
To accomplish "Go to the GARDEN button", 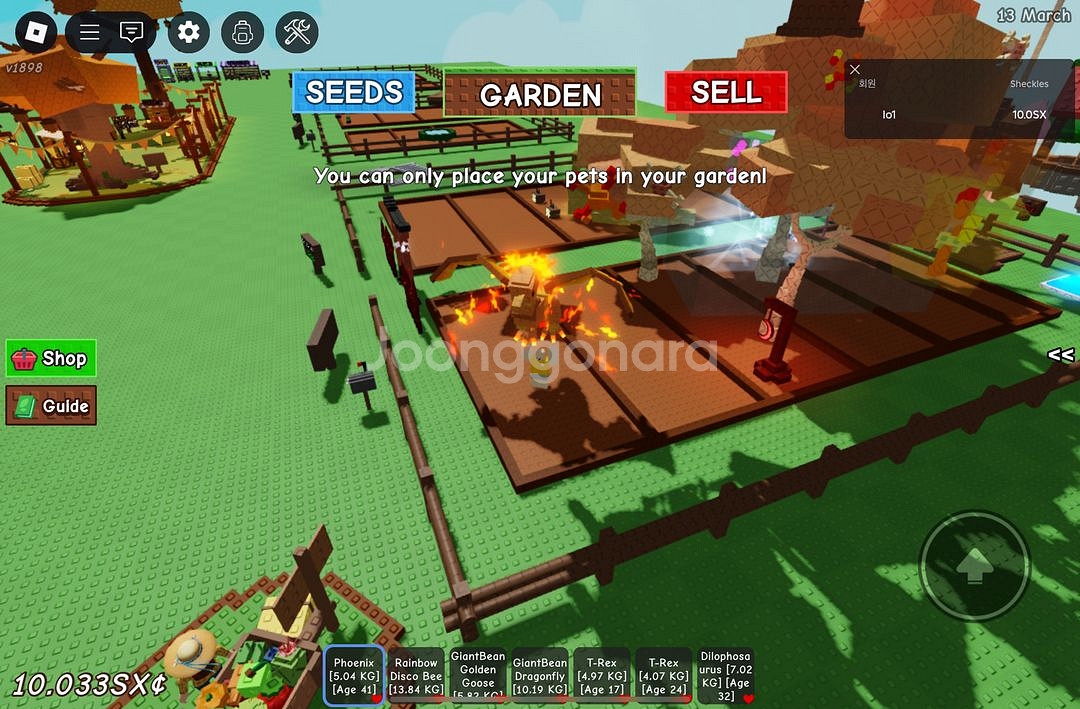I will tap(540, 94).
